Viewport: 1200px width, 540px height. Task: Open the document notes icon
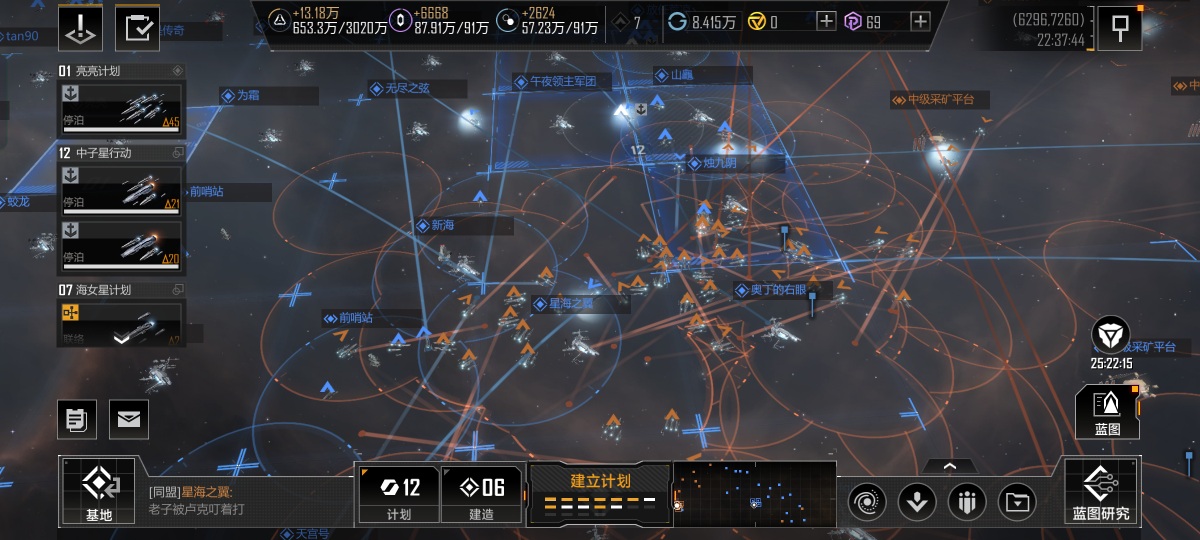(77, 419)
